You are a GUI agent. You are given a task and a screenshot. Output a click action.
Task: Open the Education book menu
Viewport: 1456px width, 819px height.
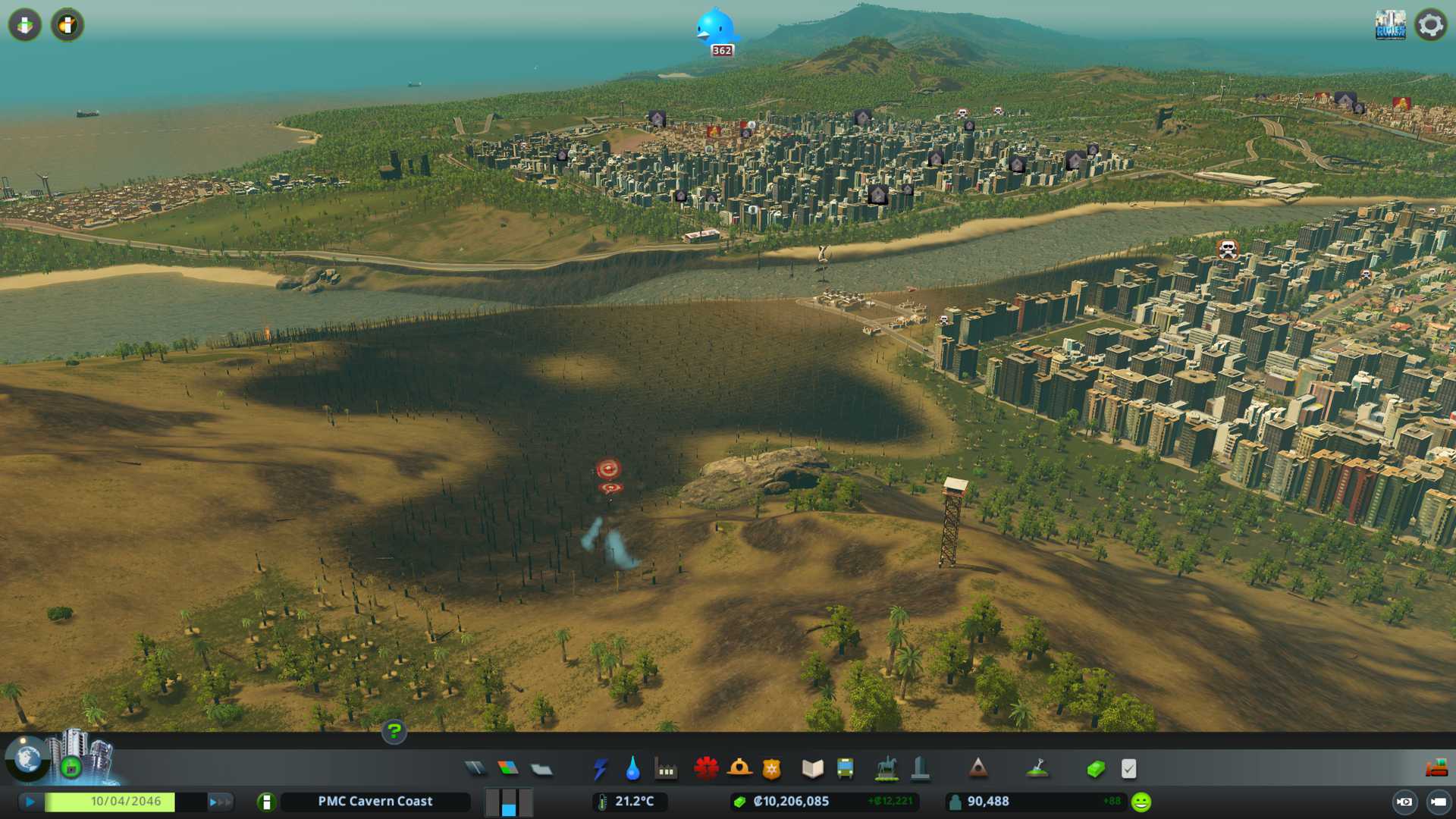coord(812,769)
